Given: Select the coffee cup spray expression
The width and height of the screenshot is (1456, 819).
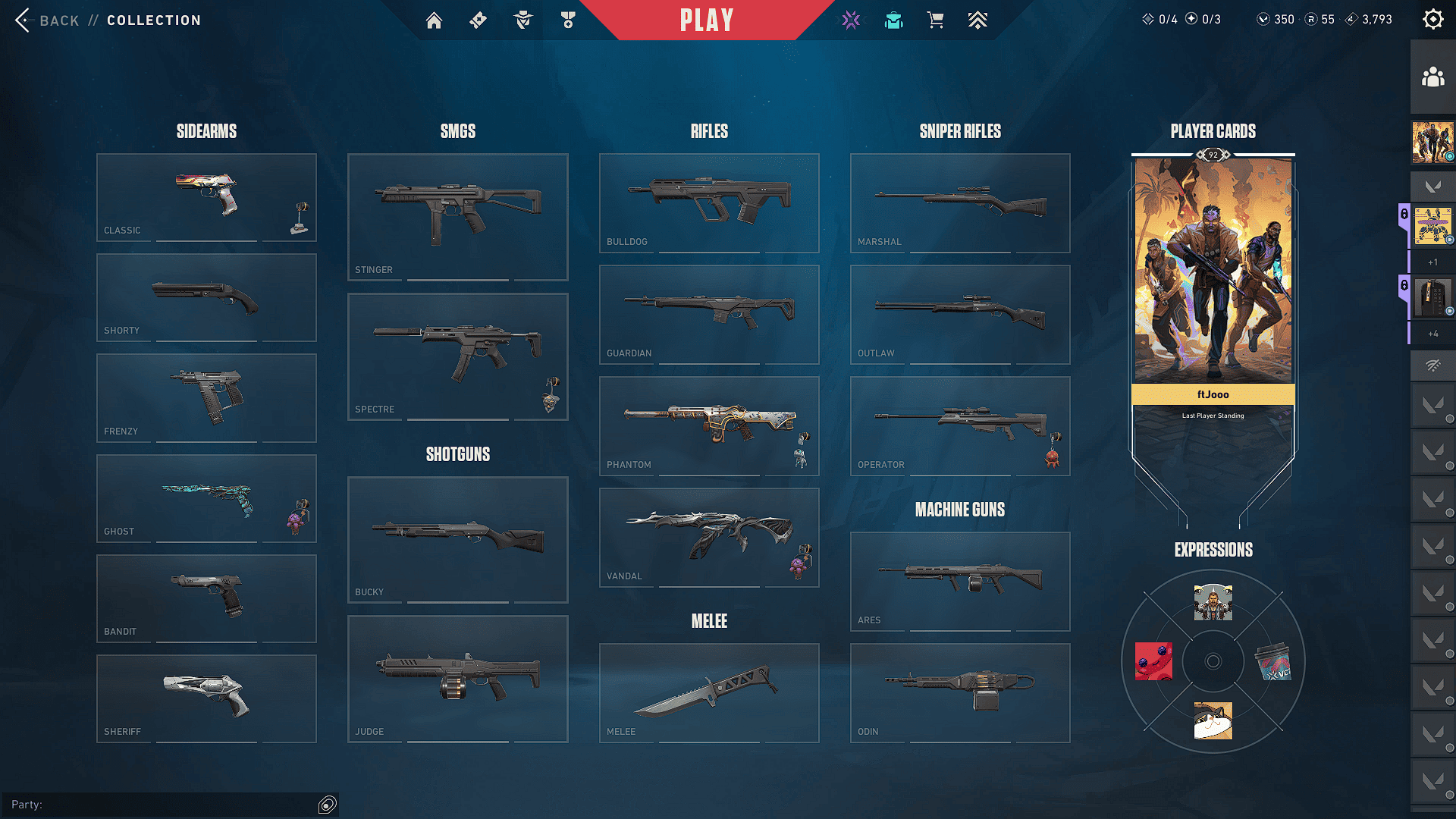Looking at the screenshot, I should [1273, 662].
